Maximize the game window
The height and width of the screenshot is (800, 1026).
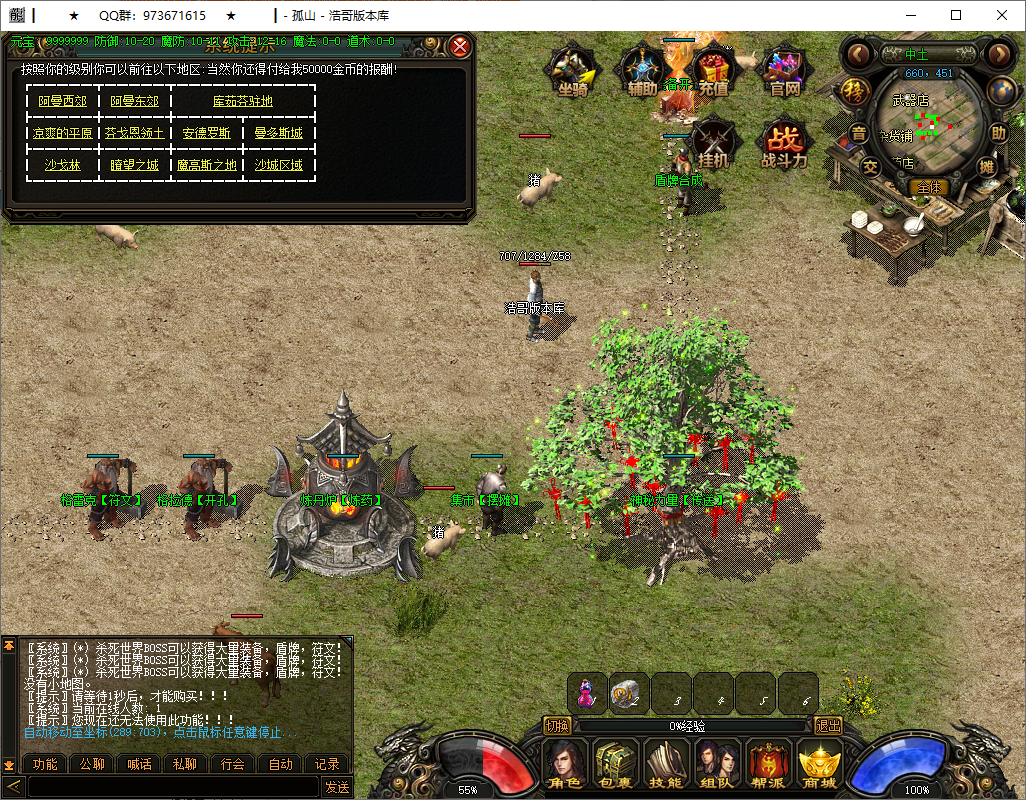[956, 15]
